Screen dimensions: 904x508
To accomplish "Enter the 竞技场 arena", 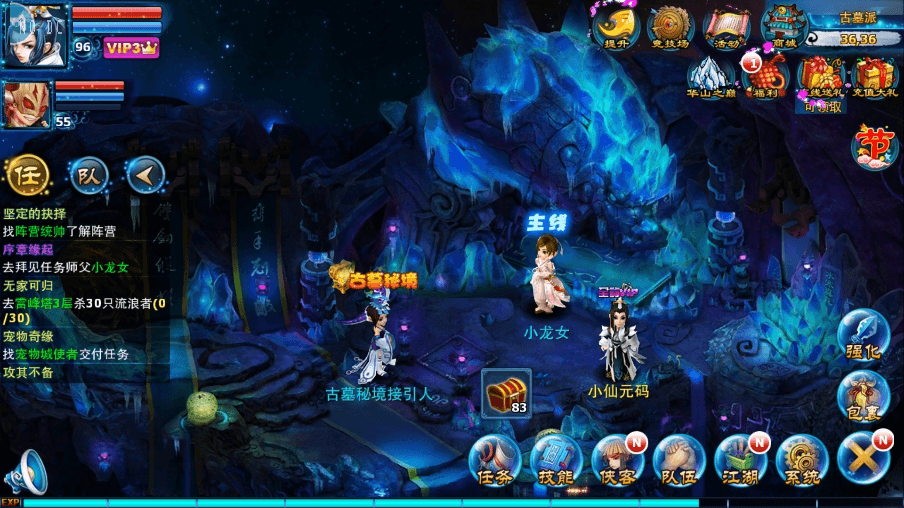I will pyautogui.click(x=671, y=28).
